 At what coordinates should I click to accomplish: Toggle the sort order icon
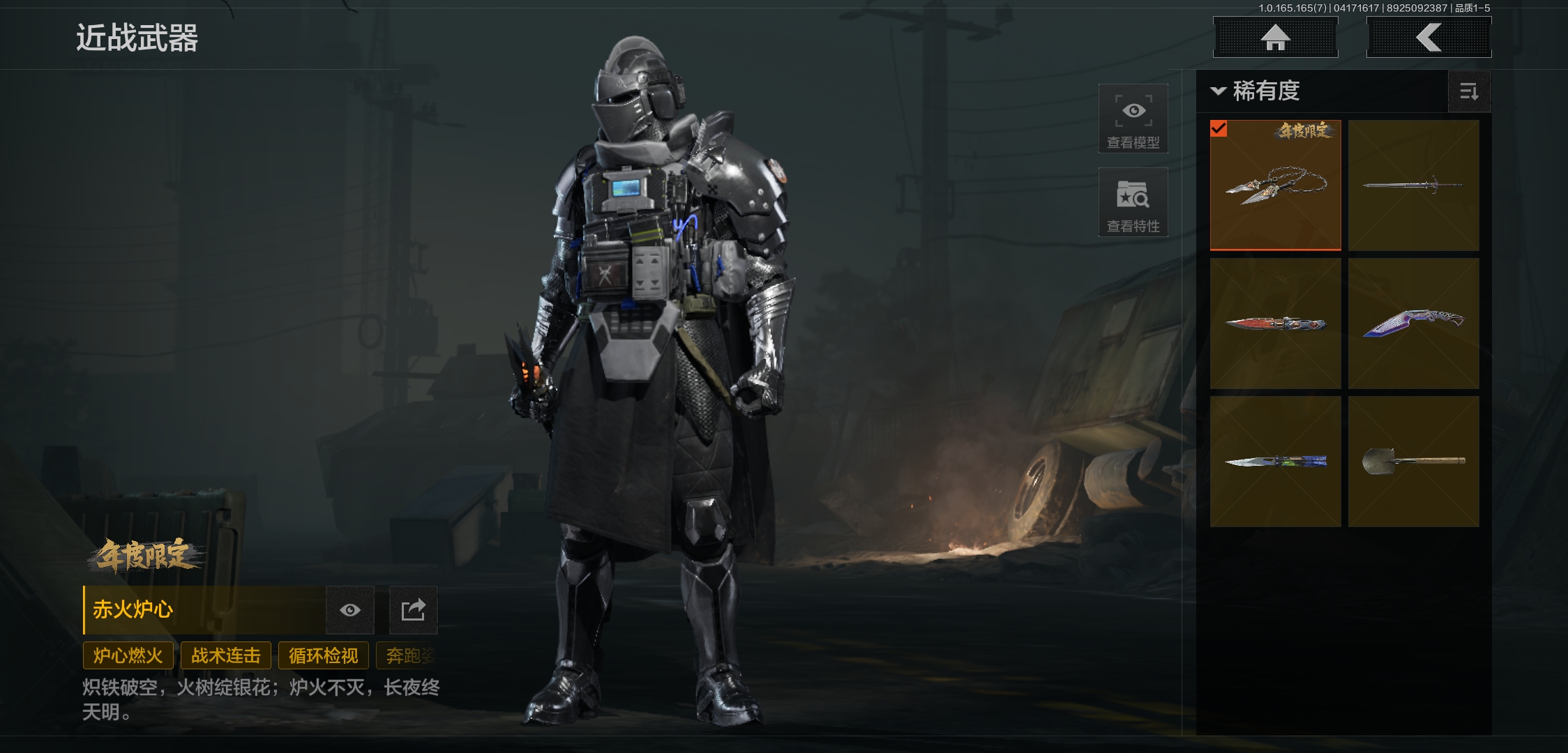(1469, 91)
